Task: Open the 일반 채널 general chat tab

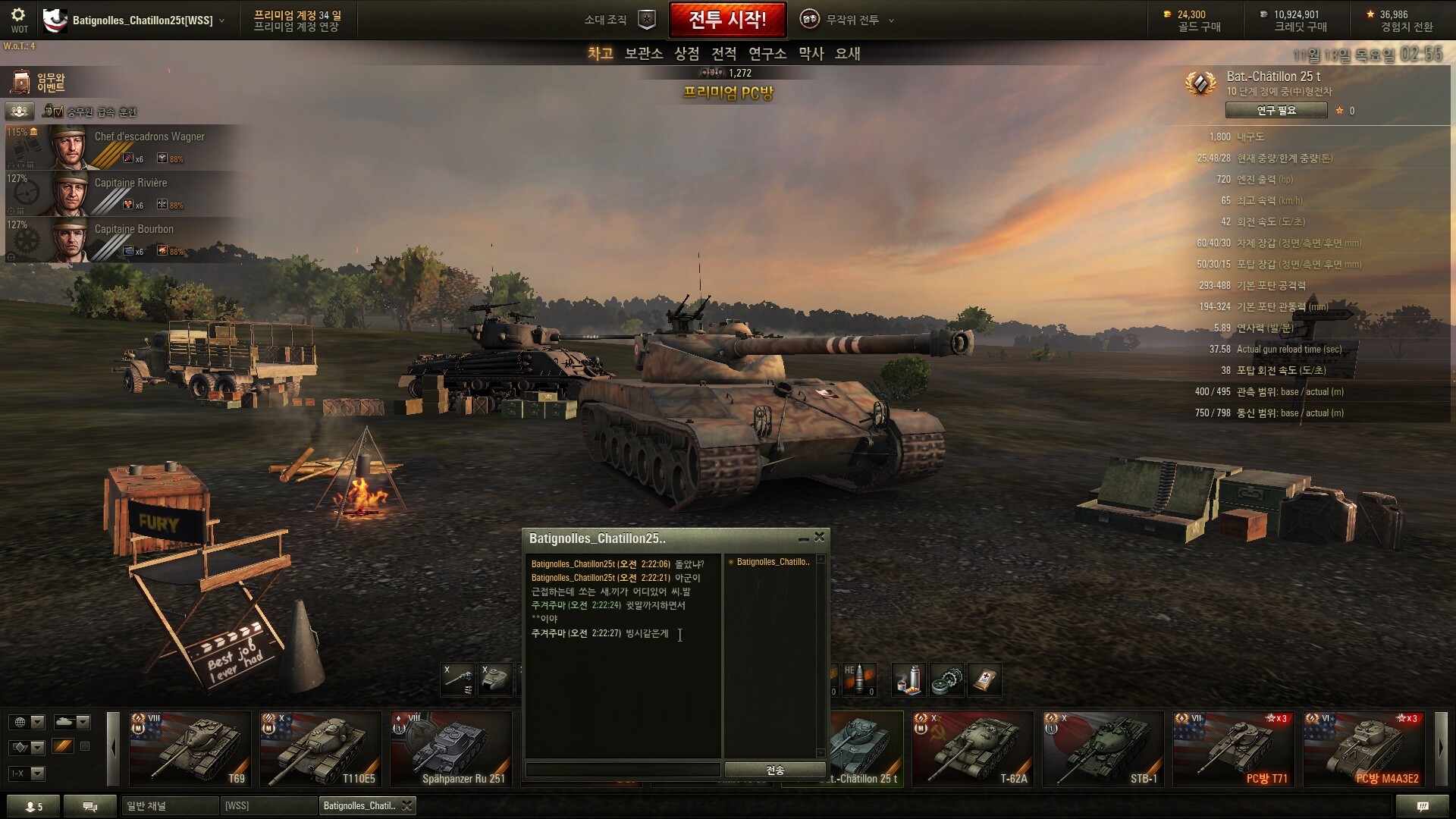Action: pos(169,805)
